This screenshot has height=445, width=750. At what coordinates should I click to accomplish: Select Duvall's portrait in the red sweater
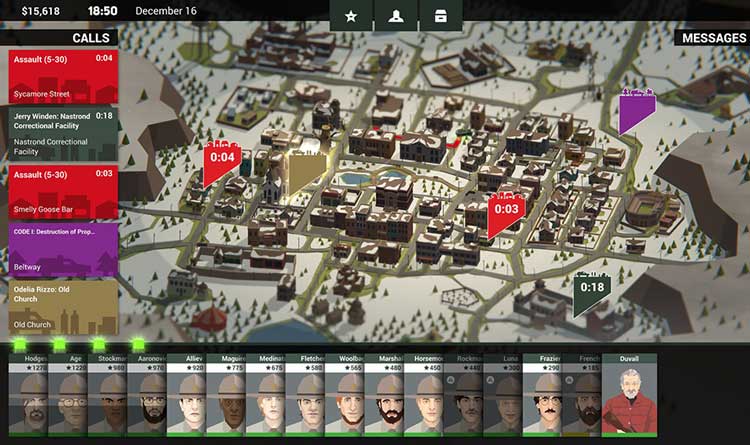629,400
